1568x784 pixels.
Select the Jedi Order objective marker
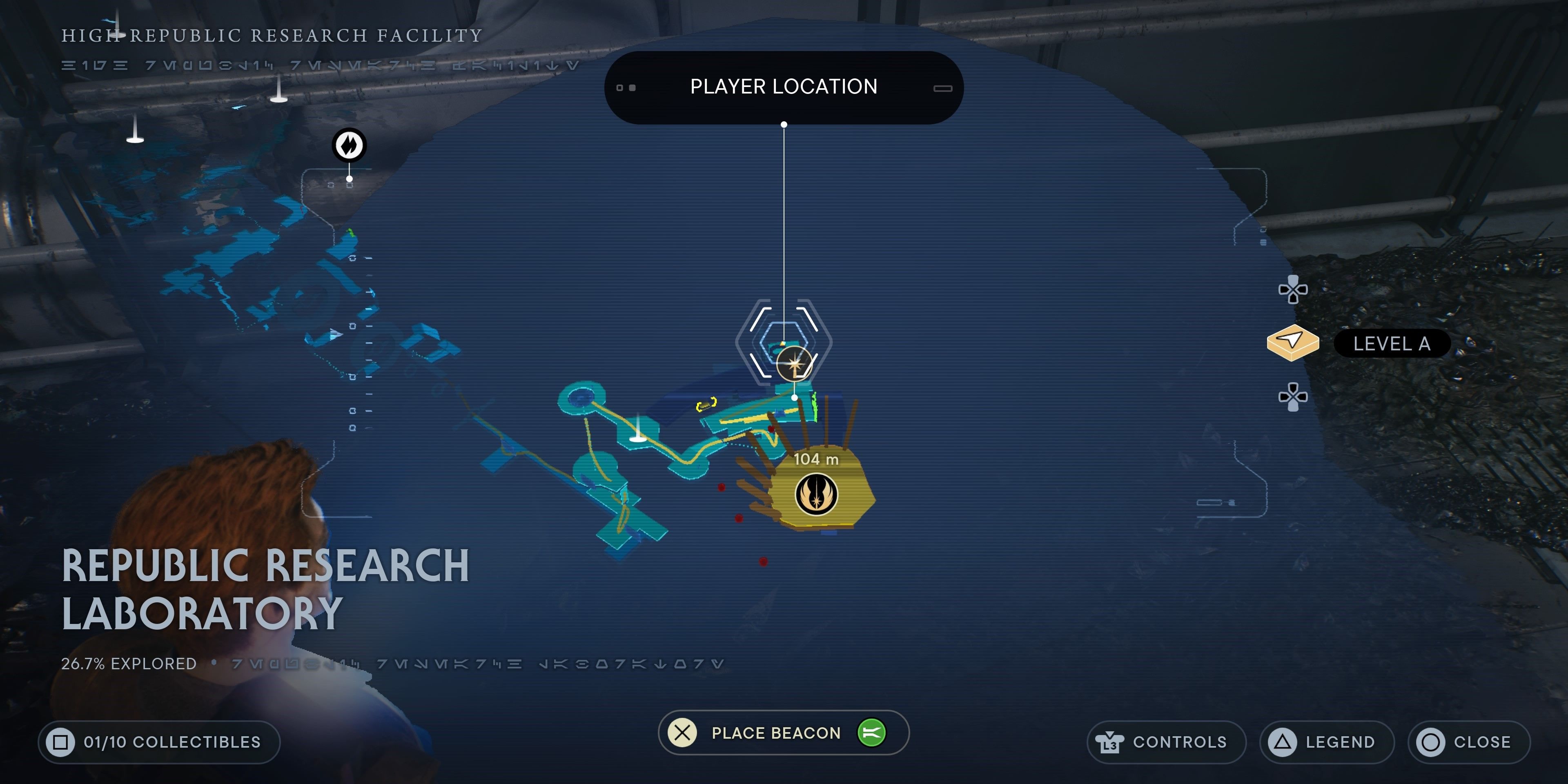[816, 494]
